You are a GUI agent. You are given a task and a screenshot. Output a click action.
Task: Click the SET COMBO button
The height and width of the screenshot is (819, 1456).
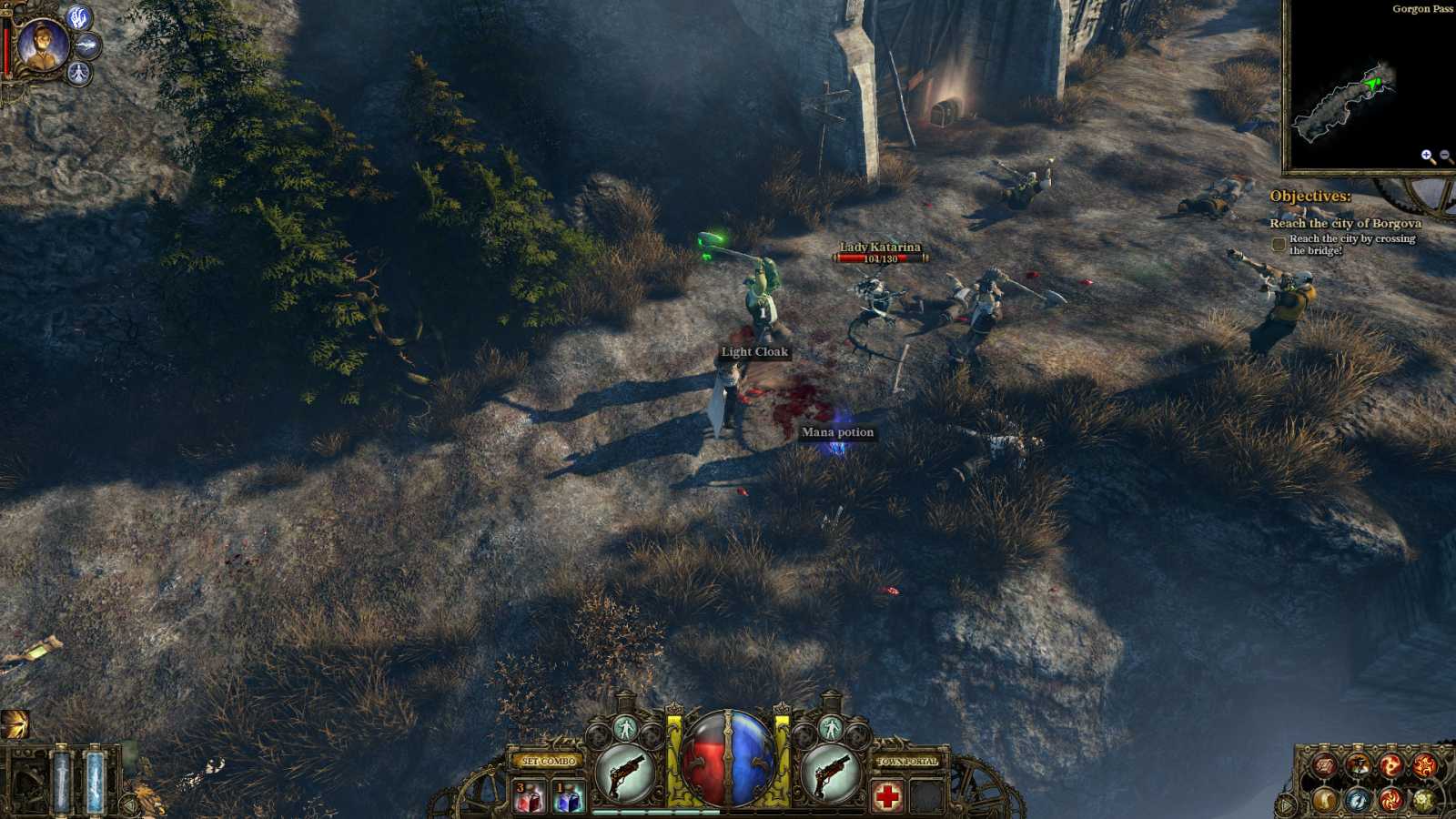pos(548,761)
